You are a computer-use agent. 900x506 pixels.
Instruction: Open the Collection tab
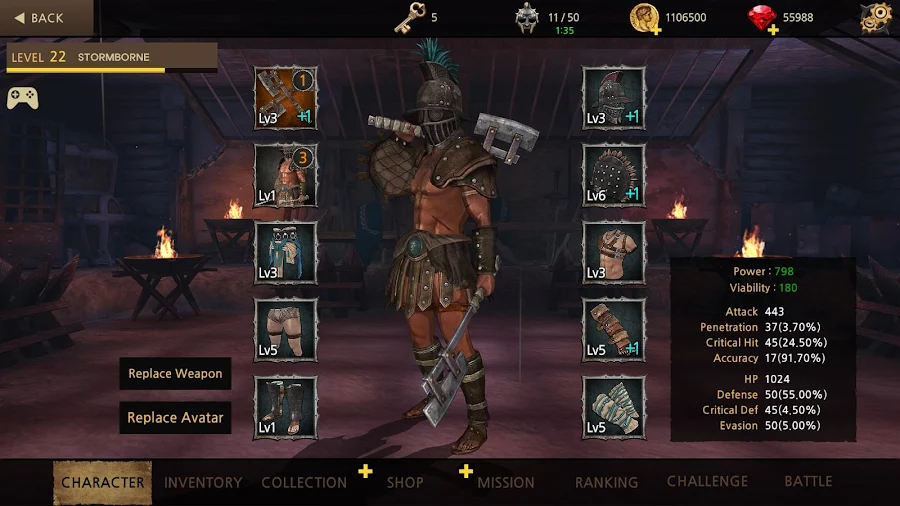(x=304, y=482)
